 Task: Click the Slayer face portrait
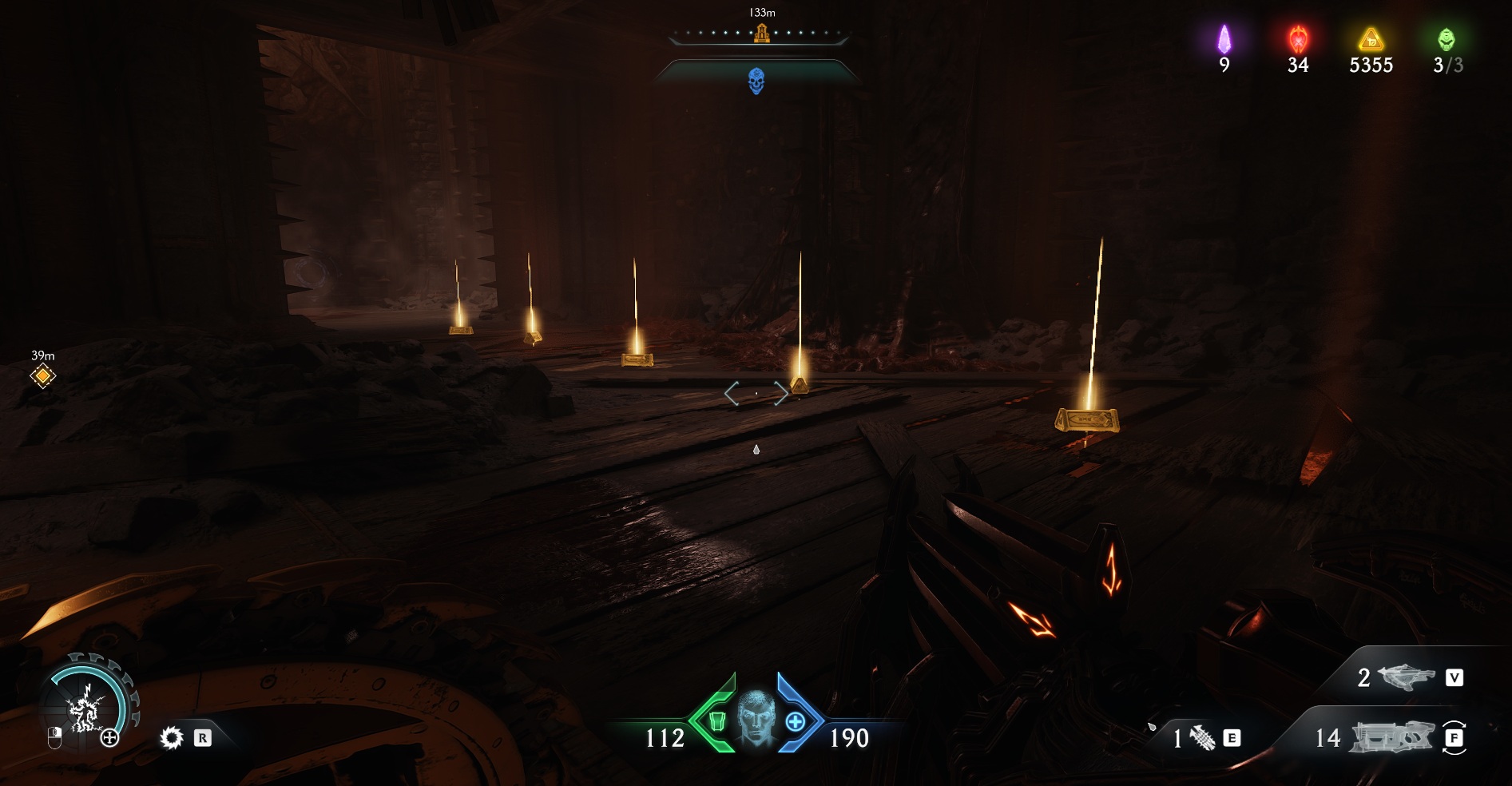tap(756, 718)
